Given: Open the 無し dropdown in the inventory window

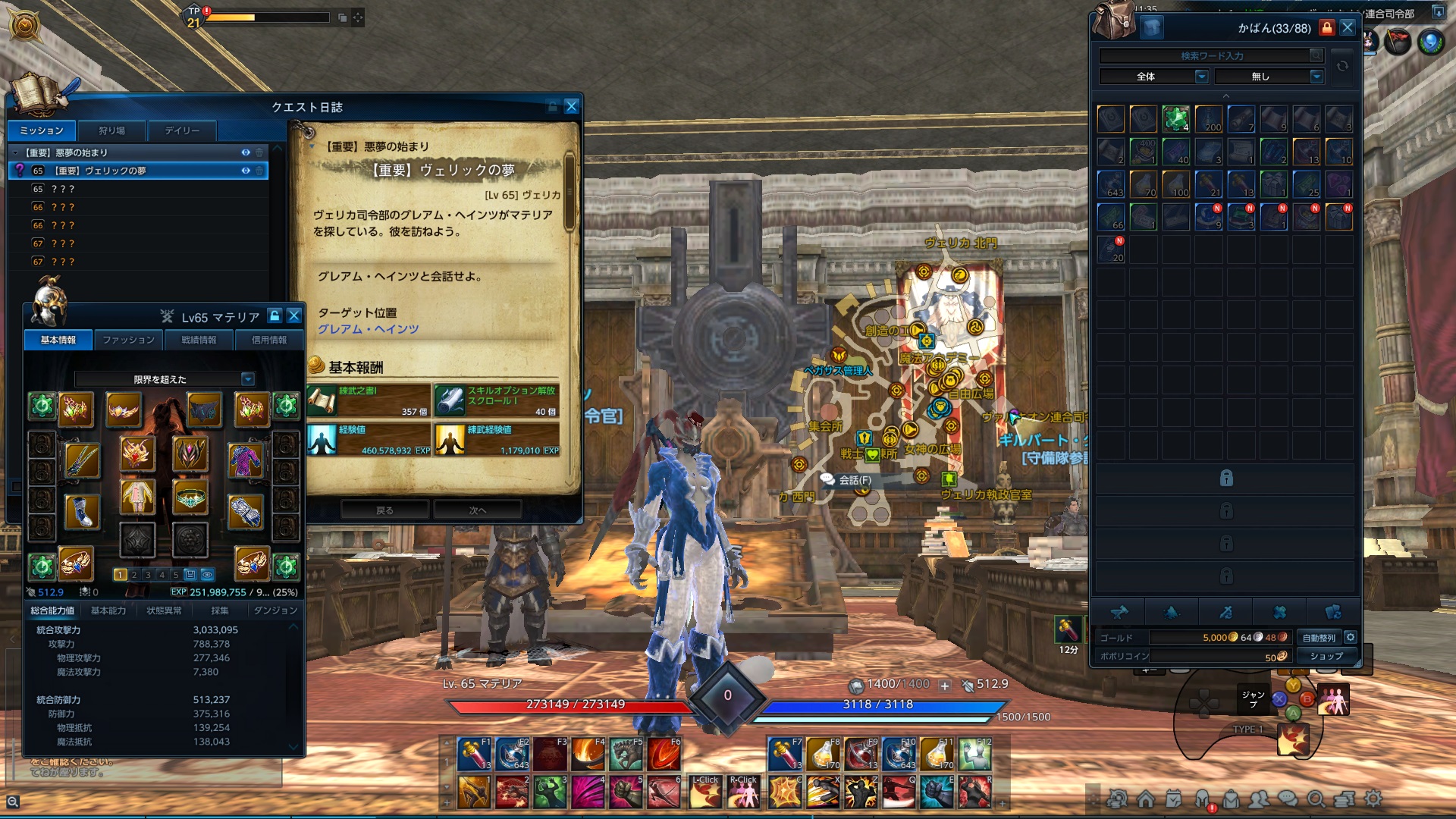Looking at the screenshot, I should pos(1268,76).
